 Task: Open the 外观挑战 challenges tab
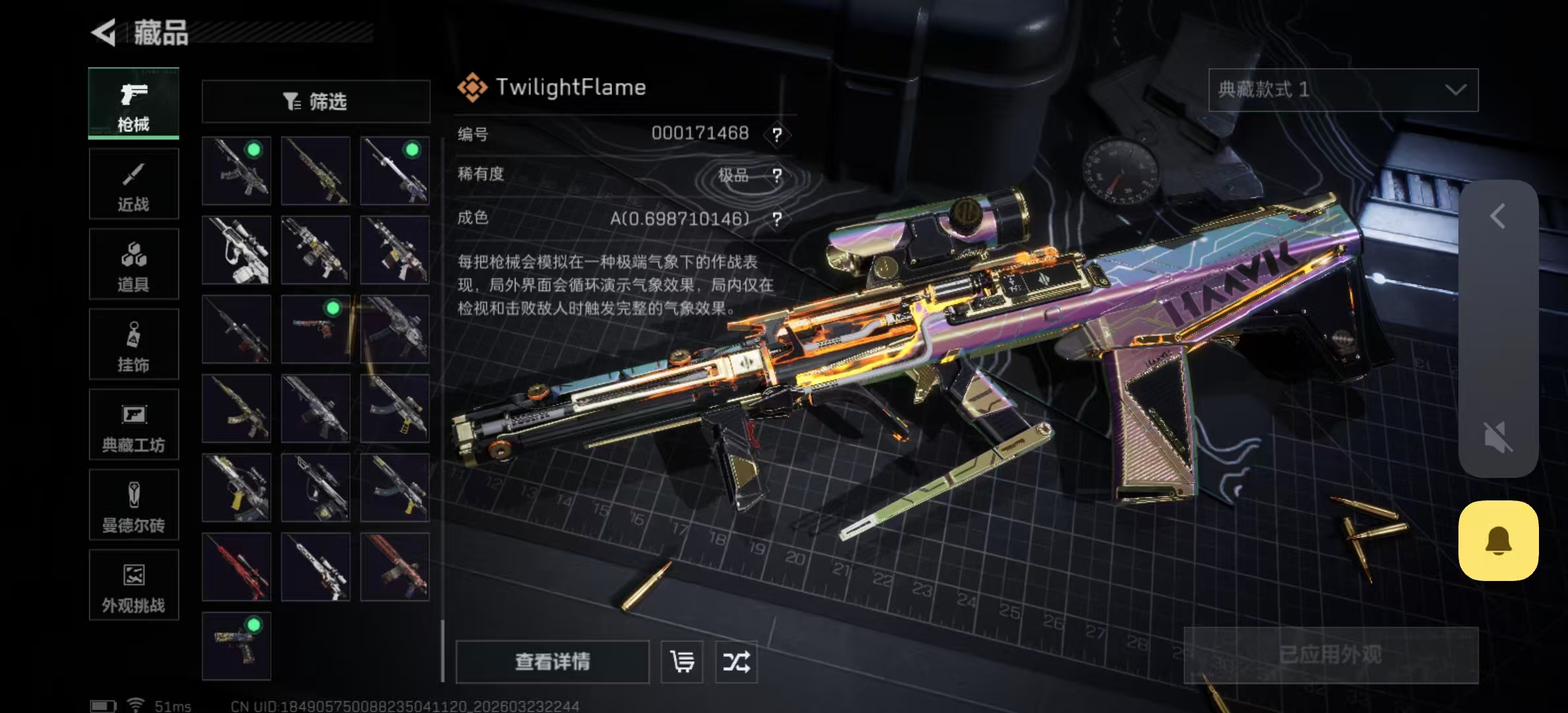[133, 586]
